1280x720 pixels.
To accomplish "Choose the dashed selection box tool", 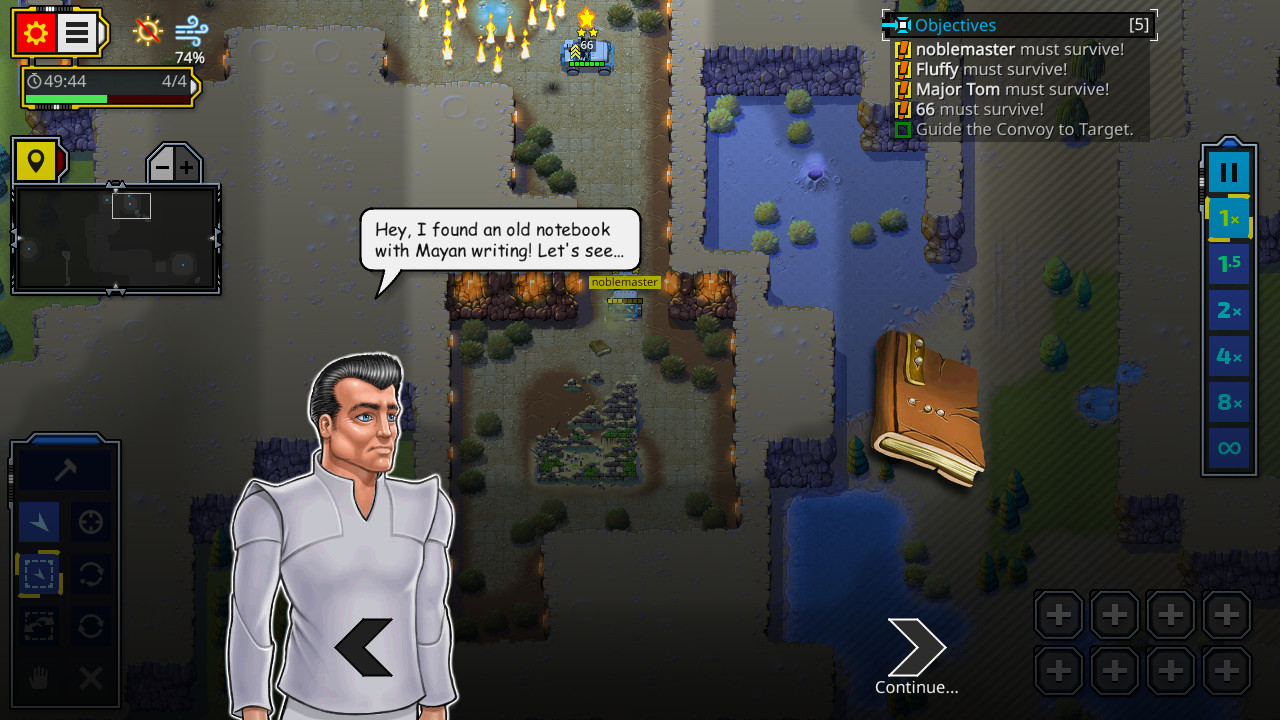I will coord(38,574).
